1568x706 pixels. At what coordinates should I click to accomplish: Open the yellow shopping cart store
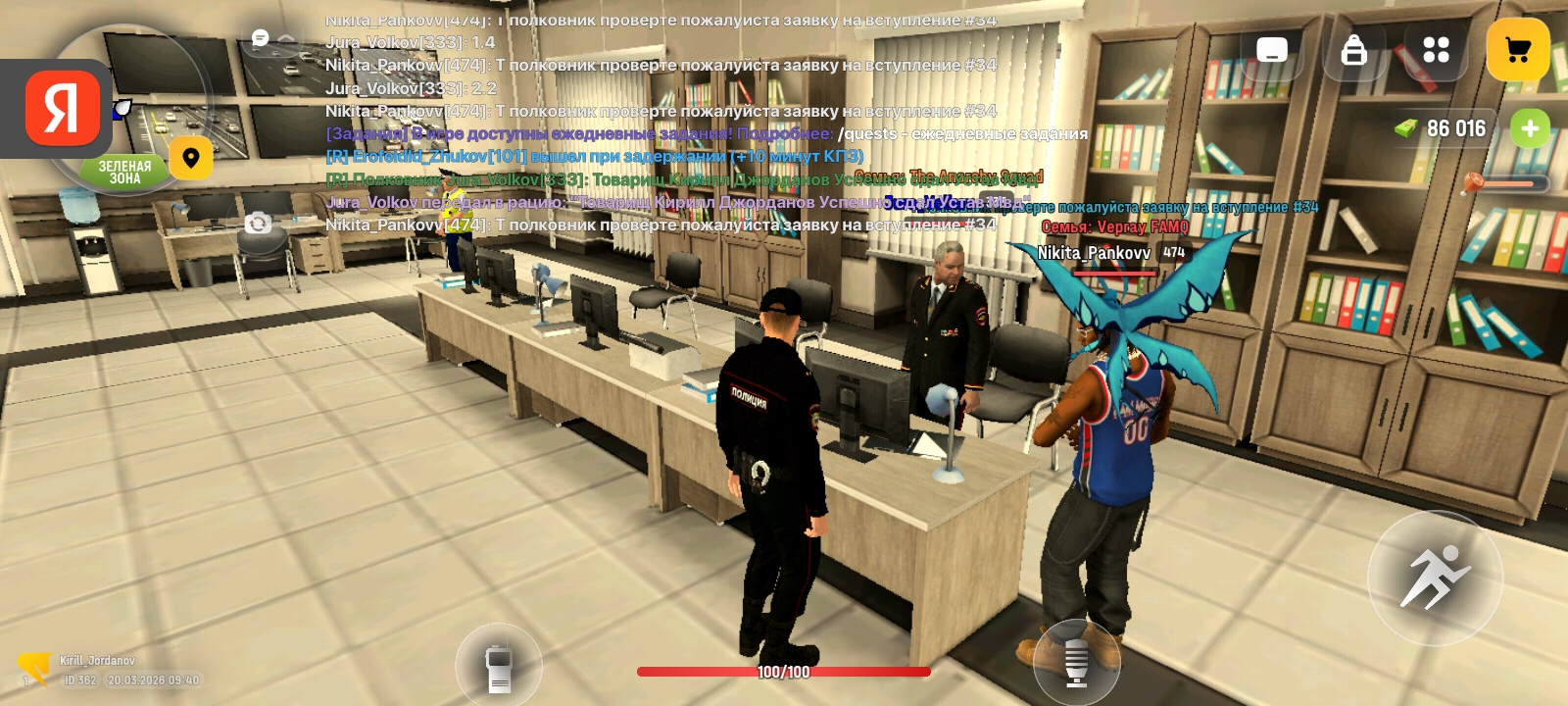tap(1517, 50)
